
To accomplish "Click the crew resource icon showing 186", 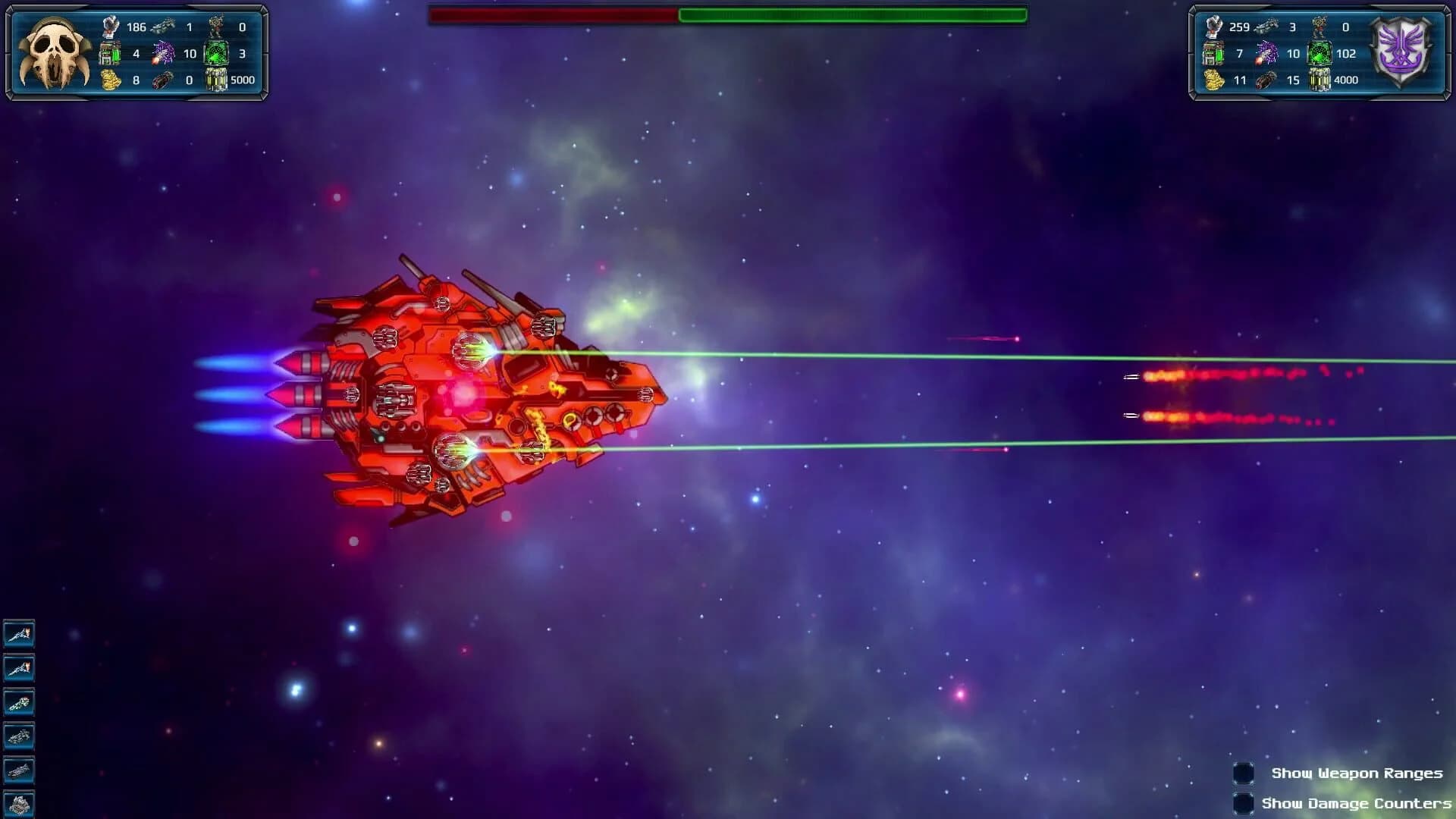I will coord(112,25).
